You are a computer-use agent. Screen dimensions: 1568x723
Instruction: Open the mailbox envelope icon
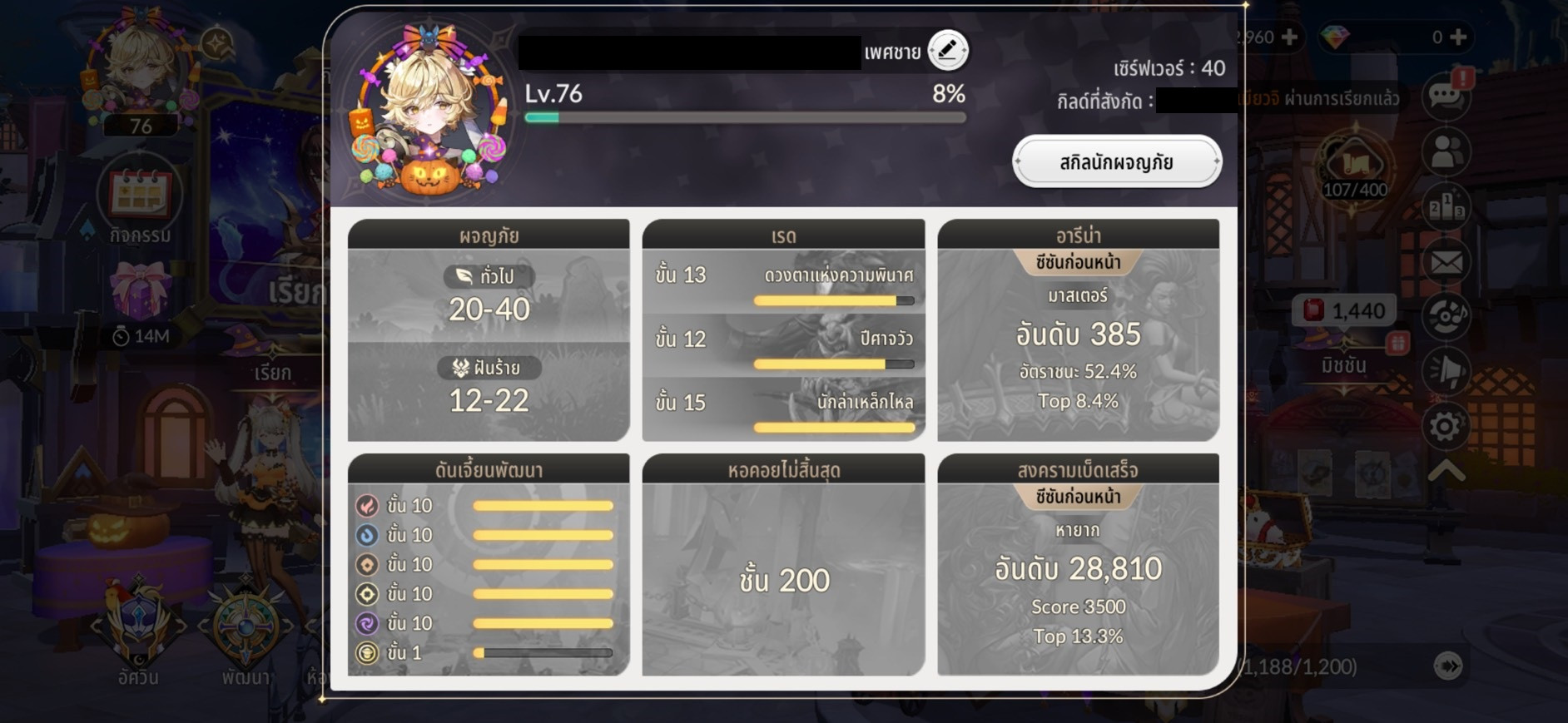point(1446,263)
